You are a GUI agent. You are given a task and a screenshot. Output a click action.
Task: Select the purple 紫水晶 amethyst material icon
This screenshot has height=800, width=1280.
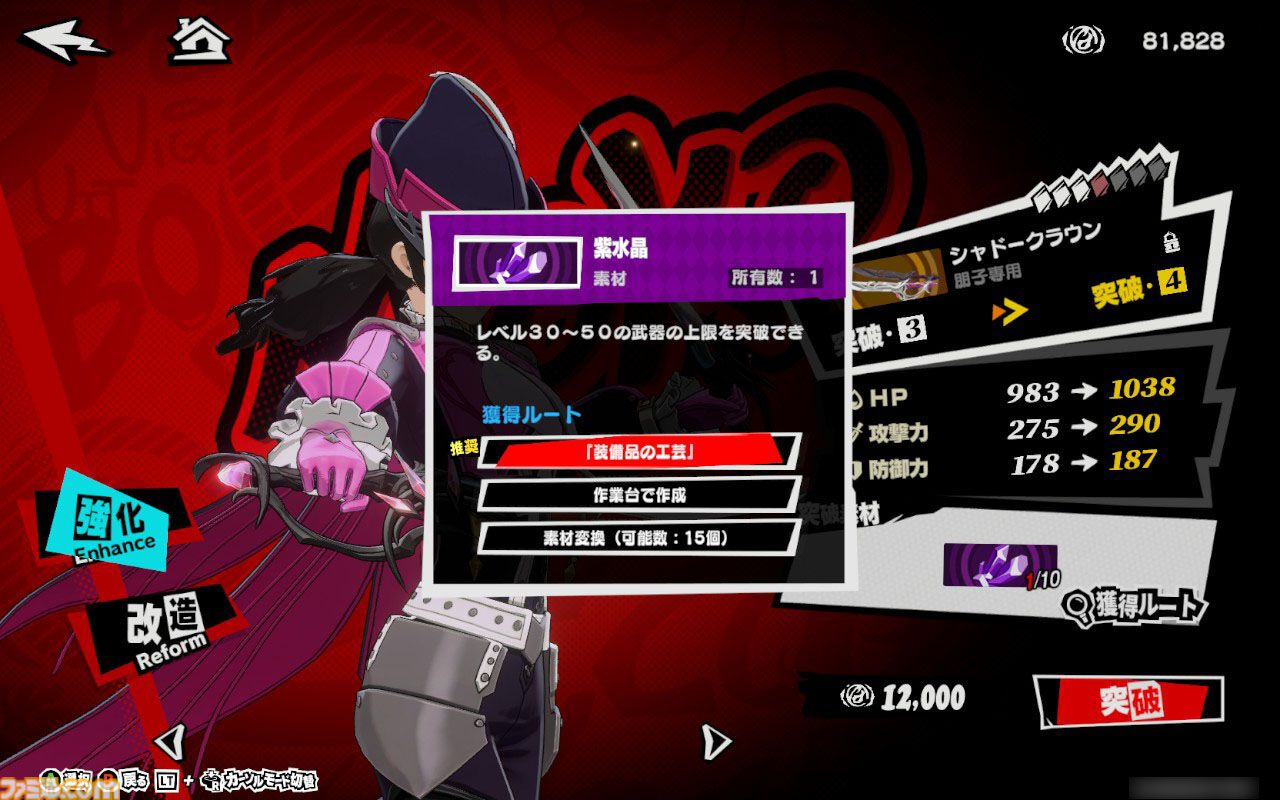(x=517, y=263)
